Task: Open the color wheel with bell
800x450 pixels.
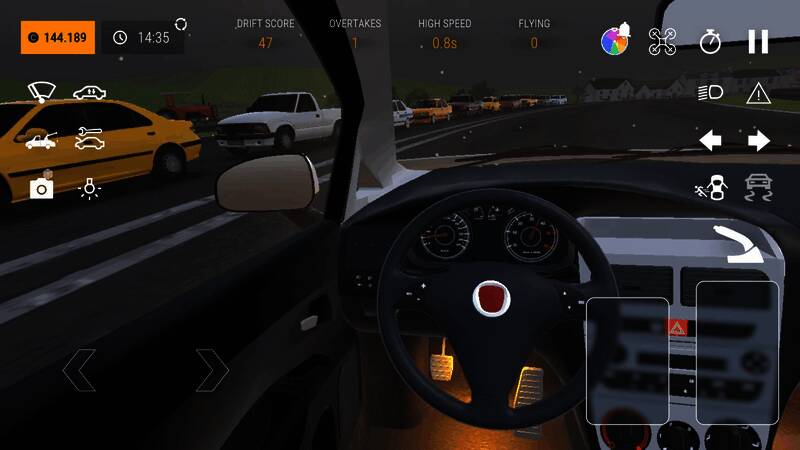Action: pos(614,40)
